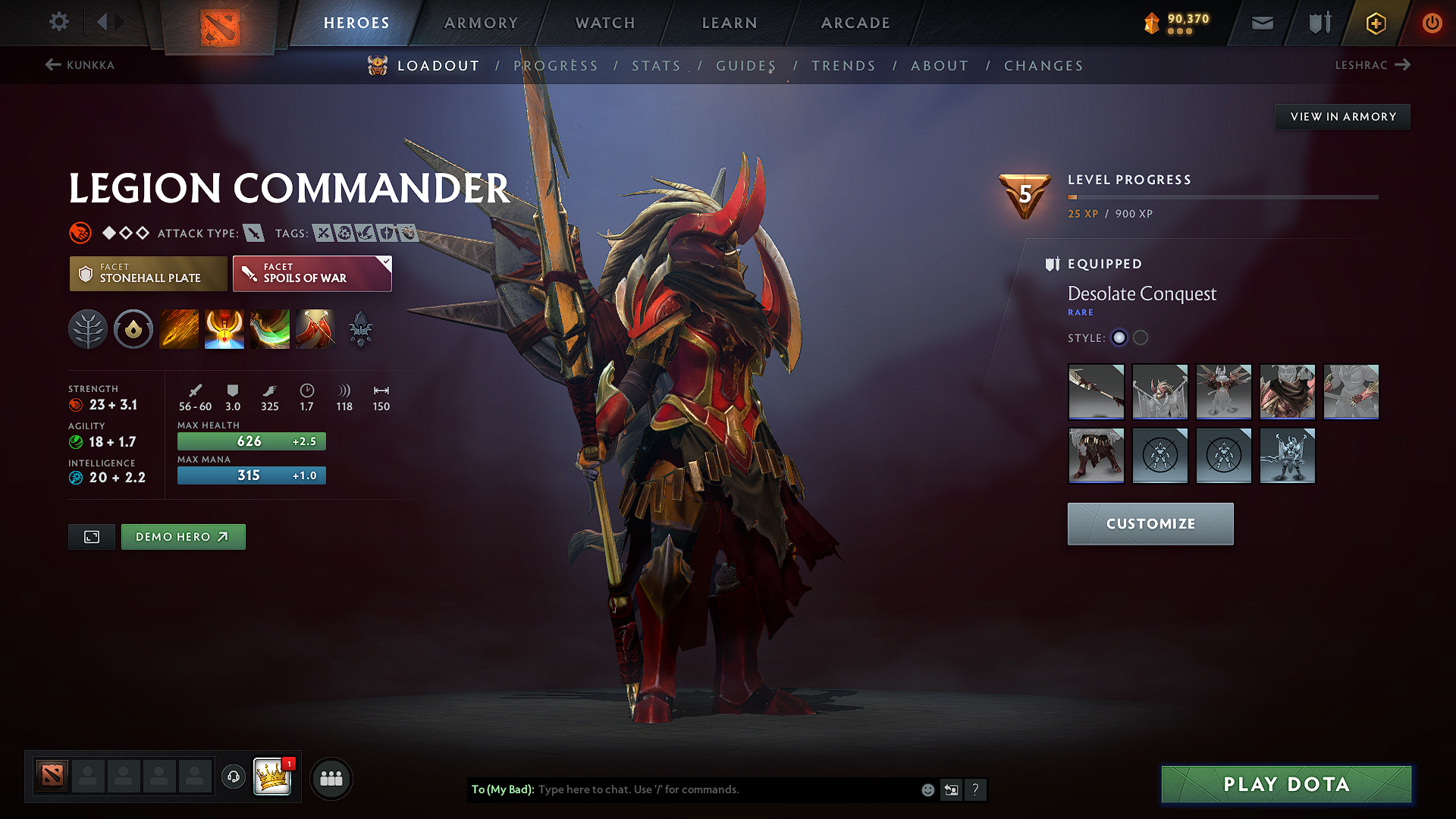
Task: Switch to the second style radio for Desolate Conquest
Action: [1141, 338]
